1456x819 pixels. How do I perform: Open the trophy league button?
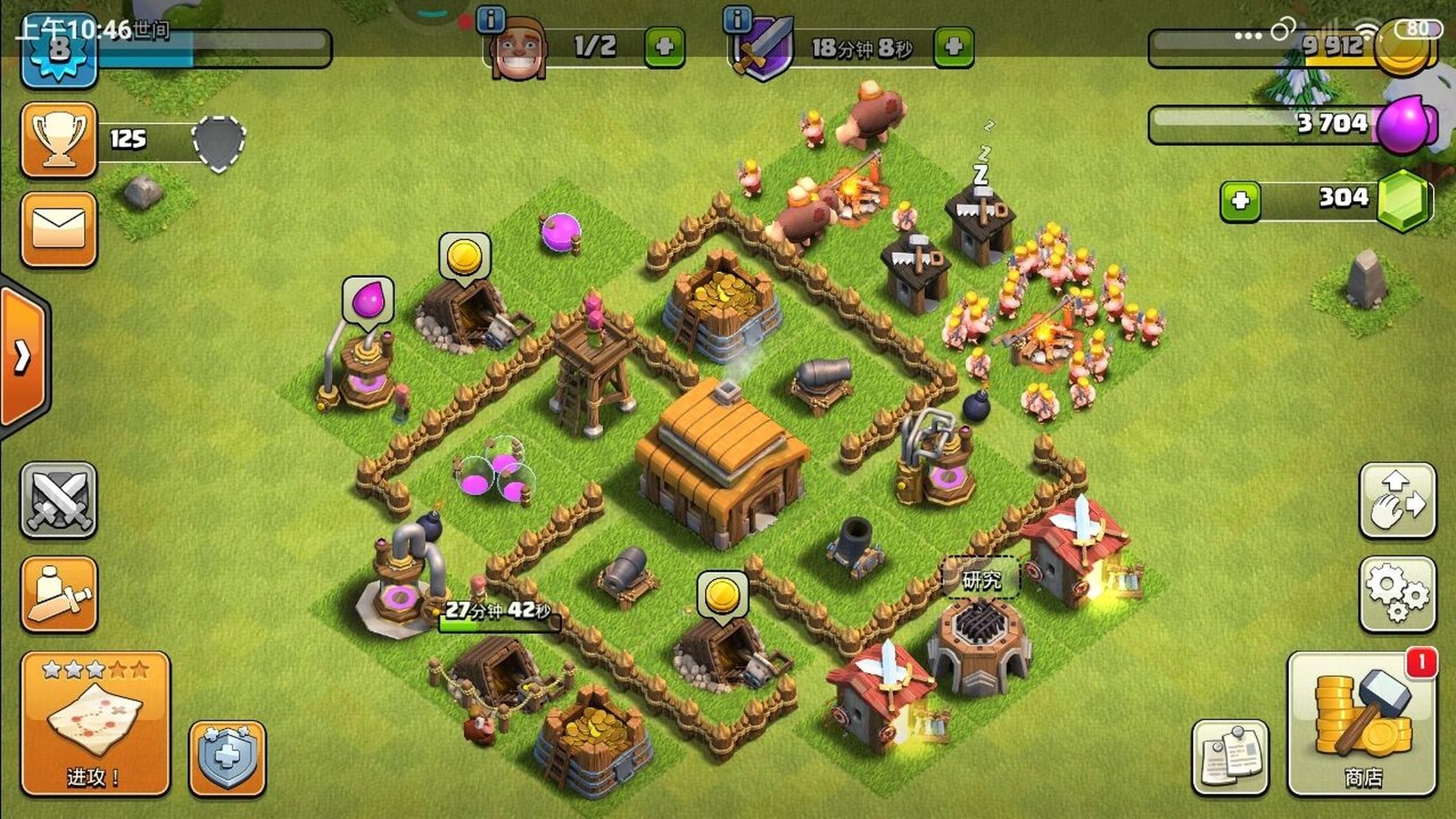tap(59, 139)
